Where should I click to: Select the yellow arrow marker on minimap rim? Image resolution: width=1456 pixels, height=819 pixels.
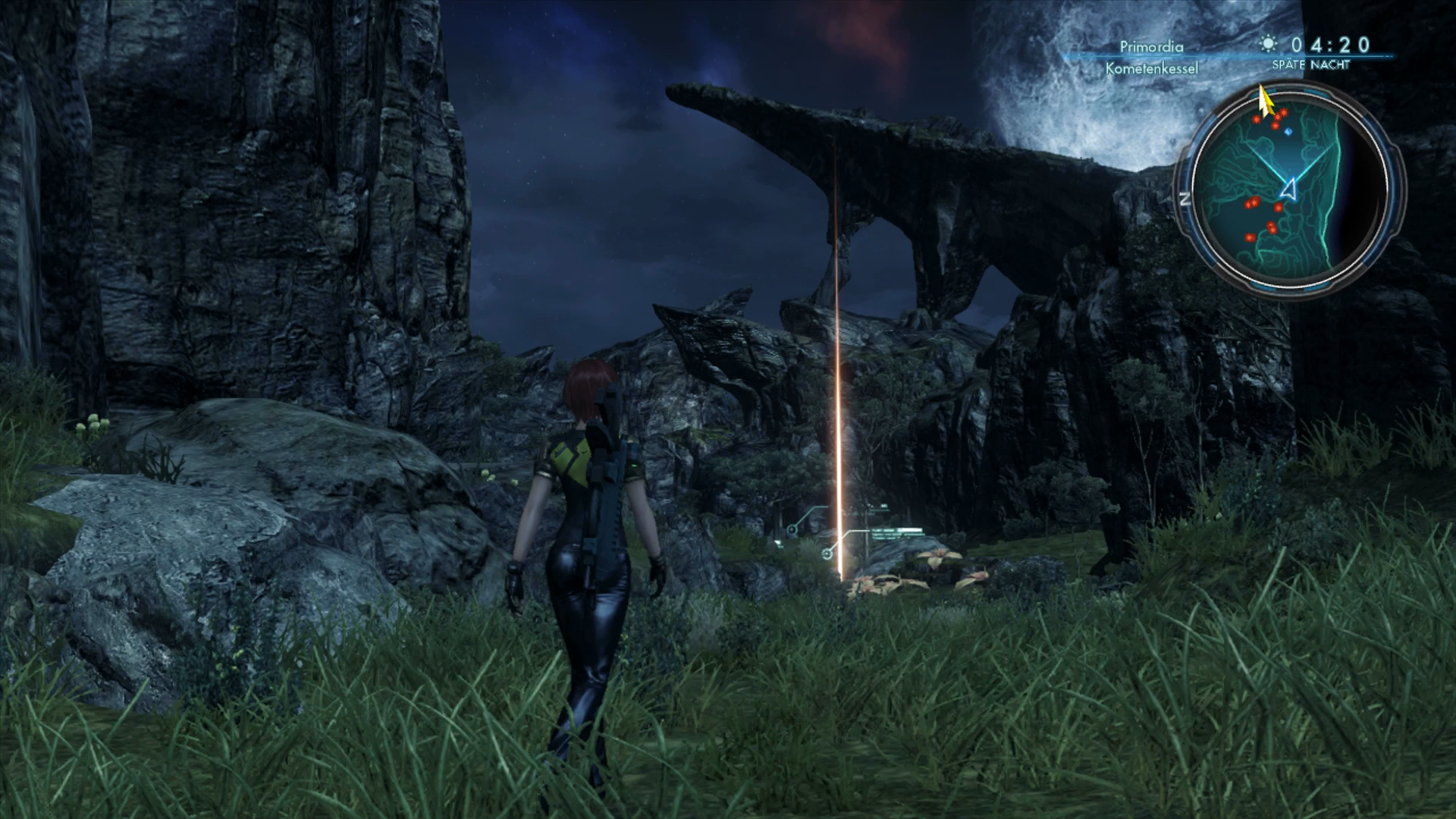1265,102
